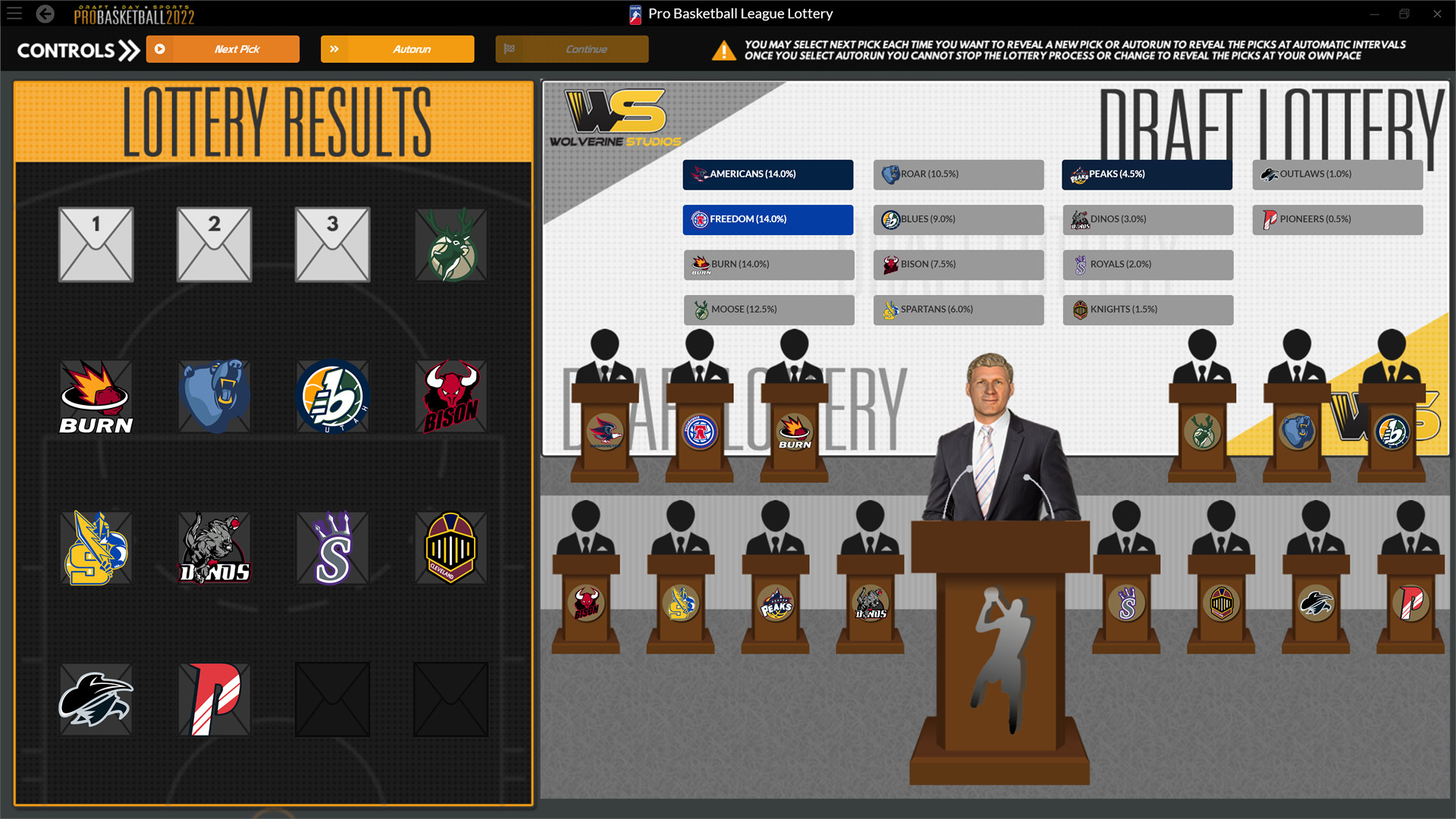The height and width of the screenshot is (819, 1456).
Task: Click the Dinos team logo
Action: 214,548
